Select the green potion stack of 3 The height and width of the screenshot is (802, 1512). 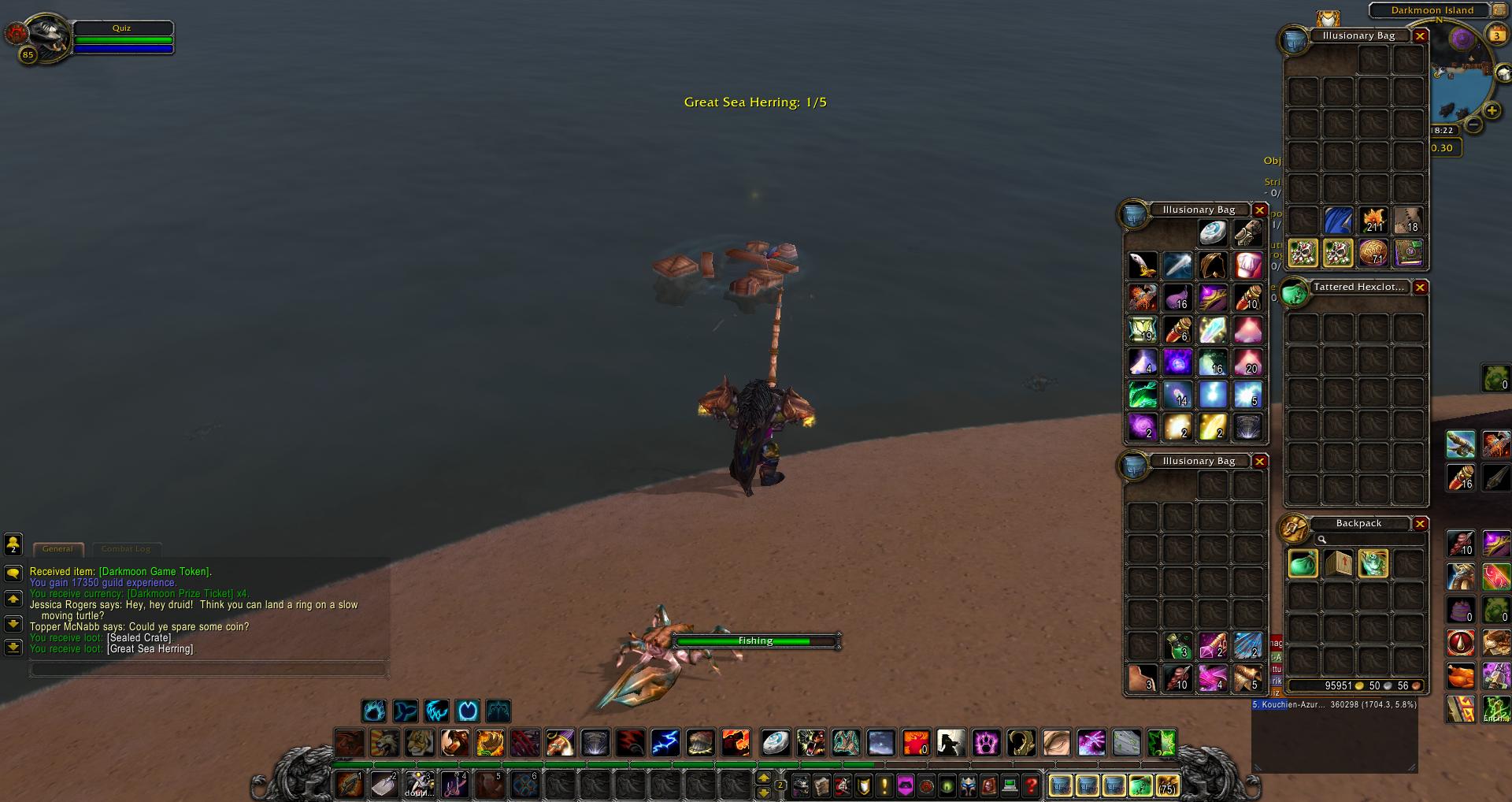(1177, 646)
